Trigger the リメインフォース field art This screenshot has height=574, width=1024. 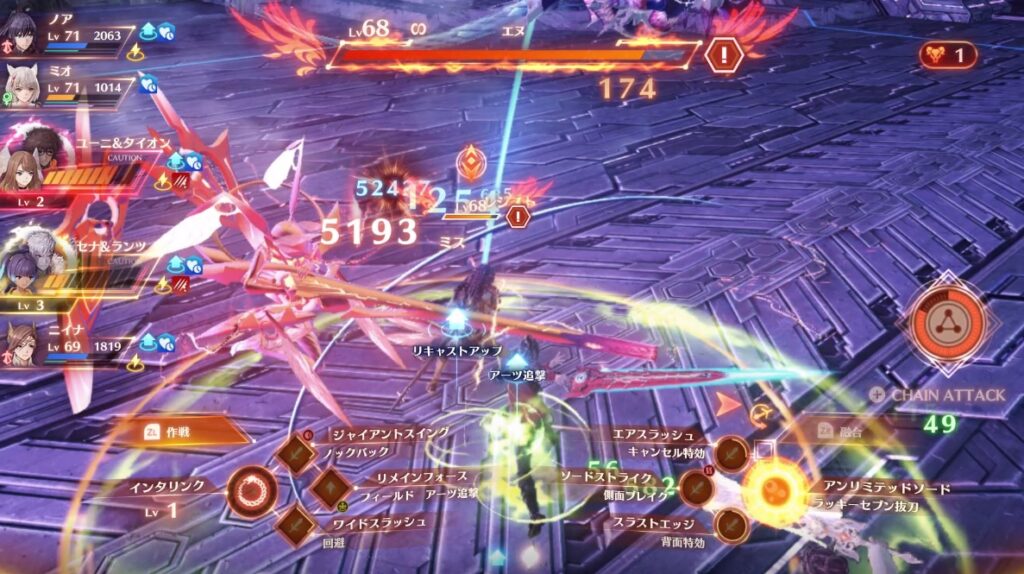(x=329, y=488)
